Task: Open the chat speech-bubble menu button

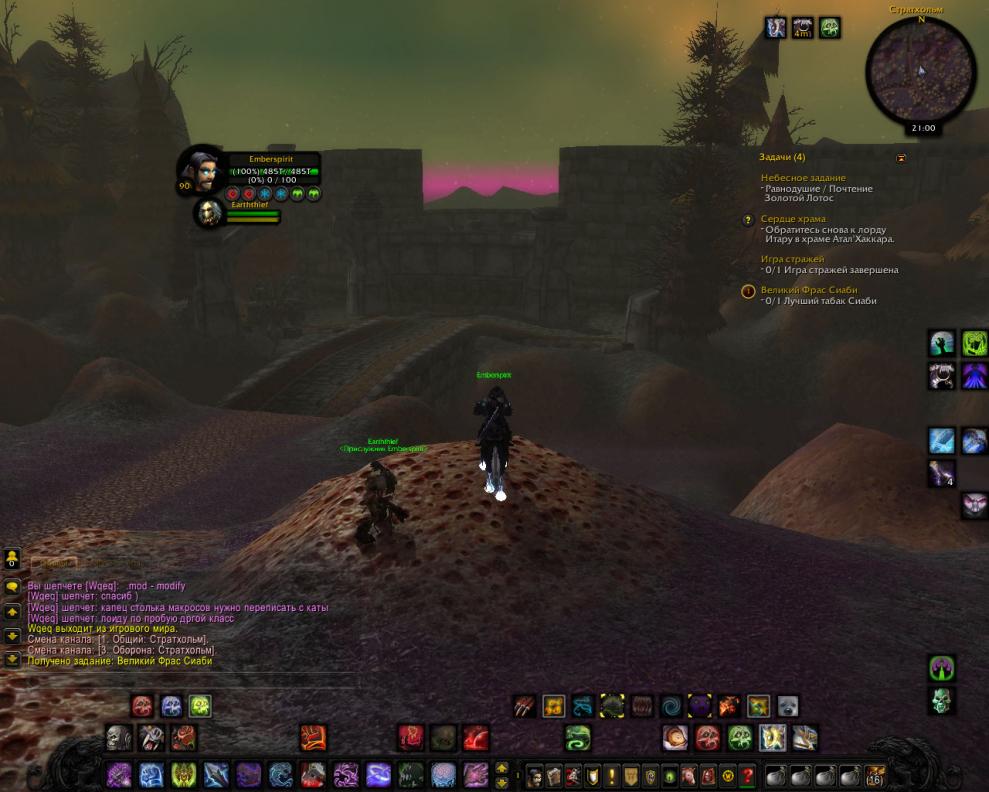Action: coord(12,586)
